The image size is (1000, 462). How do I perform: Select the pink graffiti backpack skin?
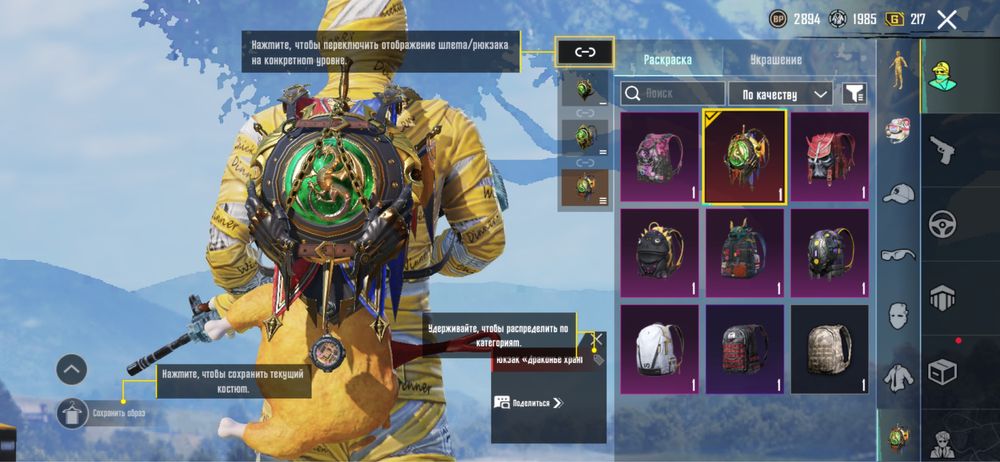coord(659,155)
